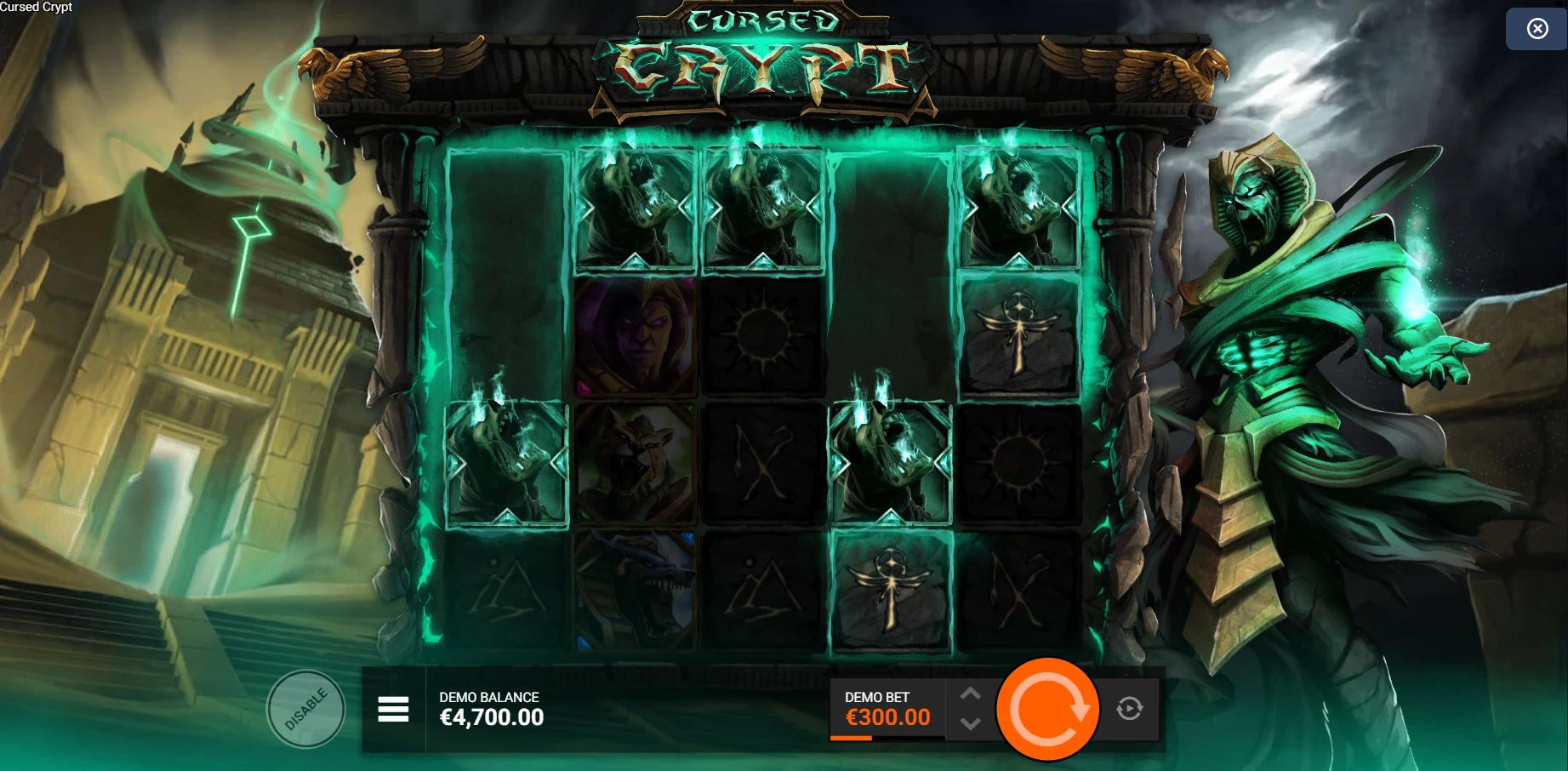Increase the demo bet amount

[x=970, y=694]
